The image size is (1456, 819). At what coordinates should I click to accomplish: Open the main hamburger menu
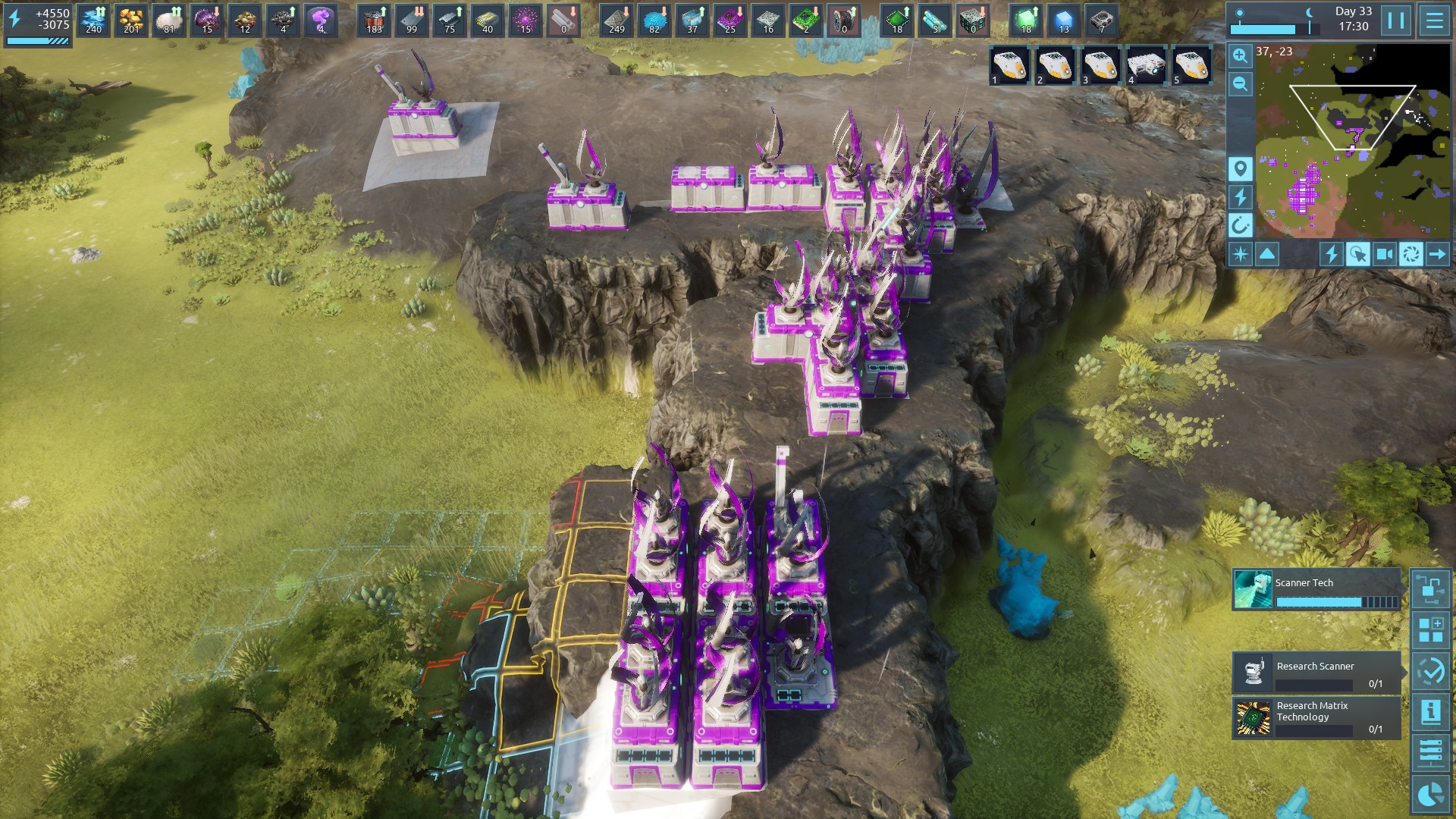tap(1434, 20)
